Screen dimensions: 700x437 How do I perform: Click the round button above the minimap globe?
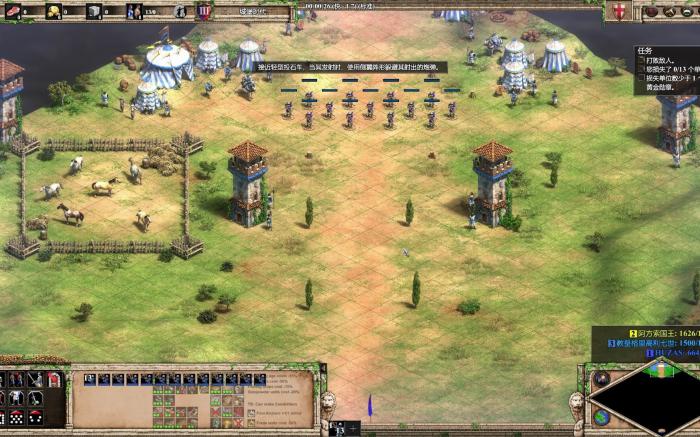click(601, 380)
